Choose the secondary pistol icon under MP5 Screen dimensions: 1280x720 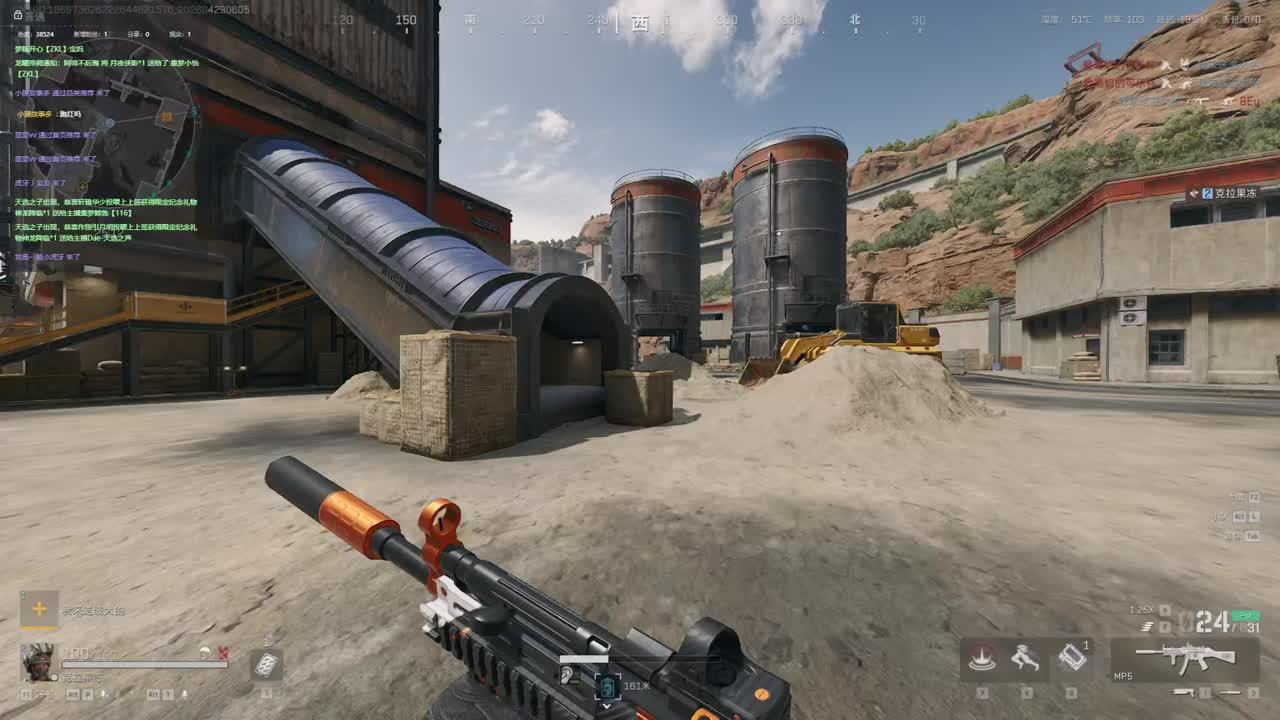[1184, 692]
